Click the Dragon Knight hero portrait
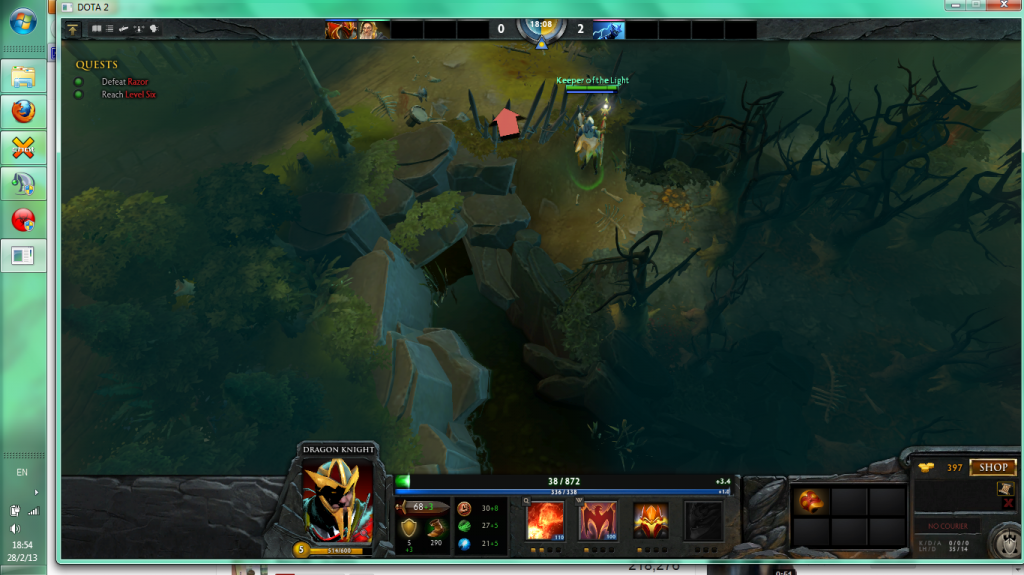The image size is (1024, 575). (x=338, y=501)
